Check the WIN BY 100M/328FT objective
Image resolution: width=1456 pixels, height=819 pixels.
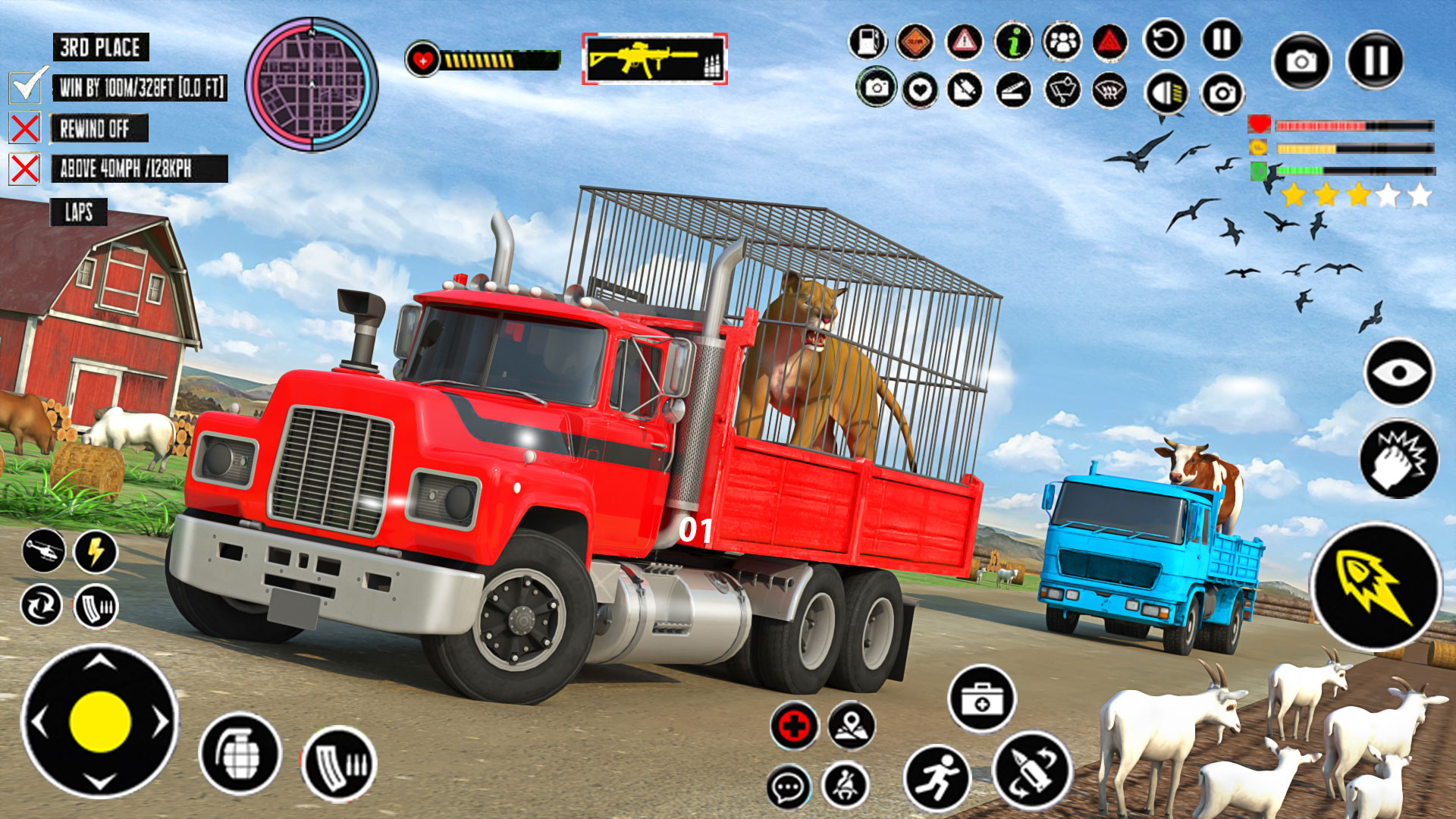point(140,87)
